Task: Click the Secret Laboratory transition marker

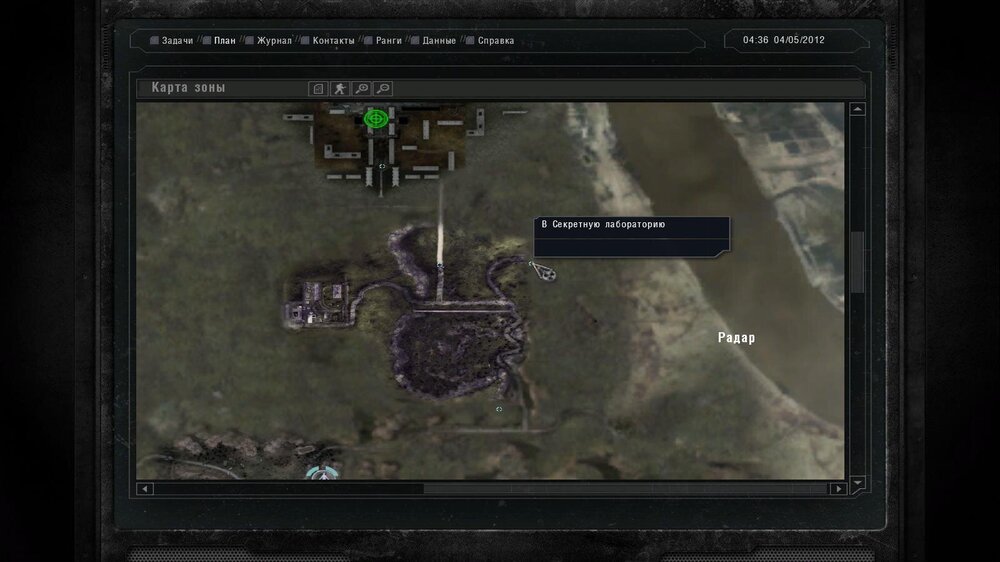Action: pos(543,270)
